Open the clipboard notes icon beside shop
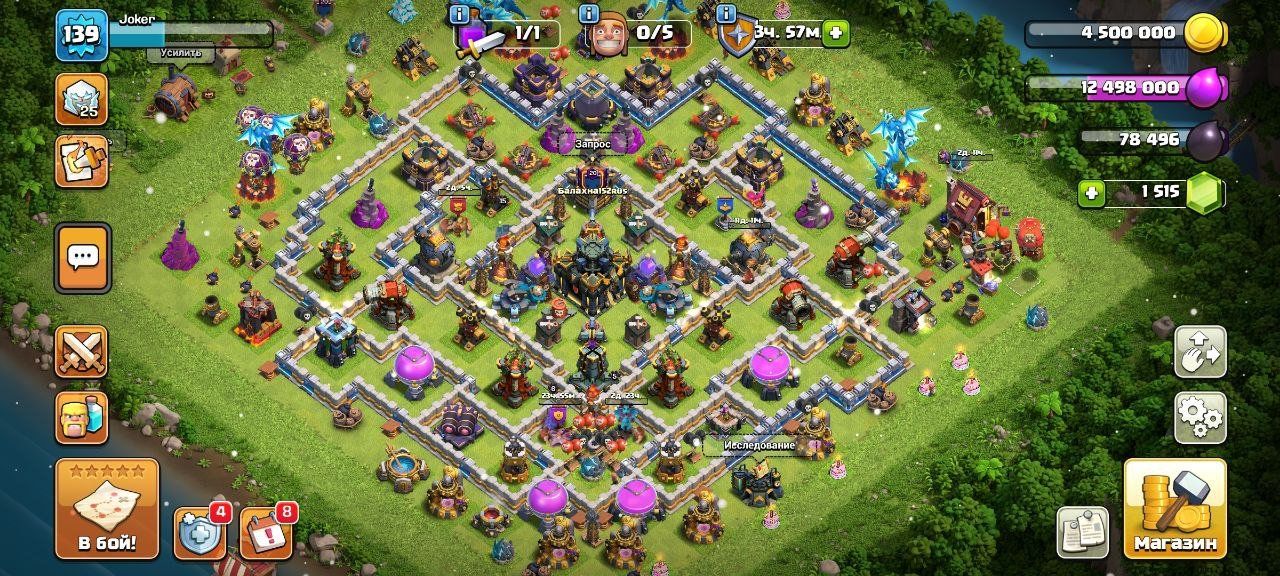The image size is (1280, 576). [x=1082, y=532]
